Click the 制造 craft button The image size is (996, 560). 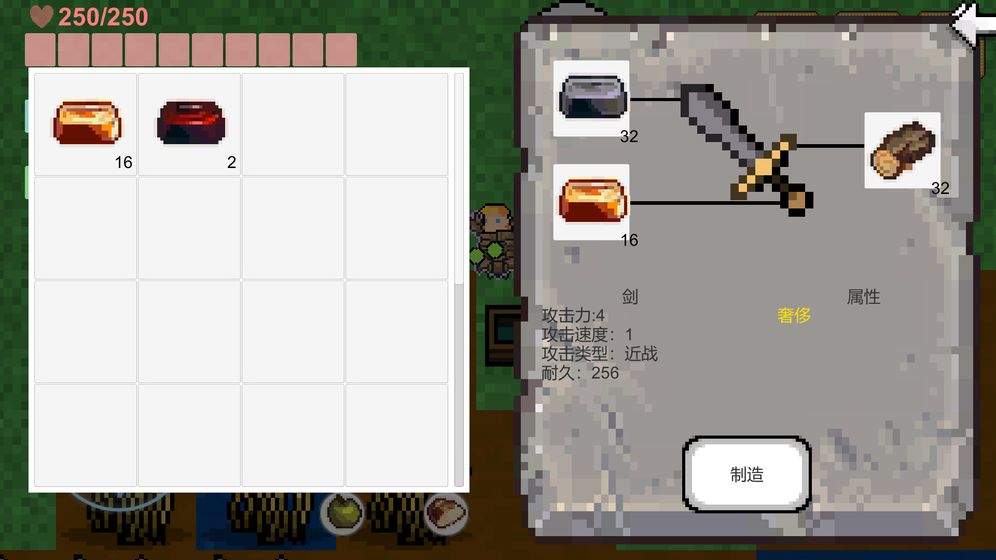[746, 475]
